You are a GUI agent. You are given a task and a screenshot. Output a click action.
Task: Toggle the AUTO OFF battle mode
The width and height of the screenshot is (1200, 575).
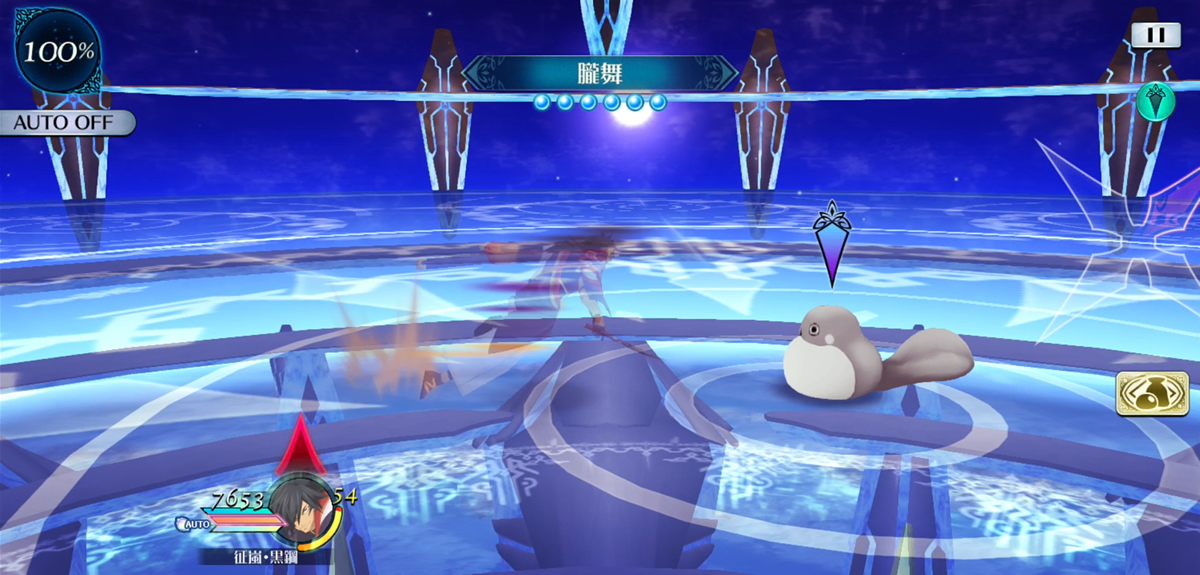pyautogui.click(x=67, y=124)
